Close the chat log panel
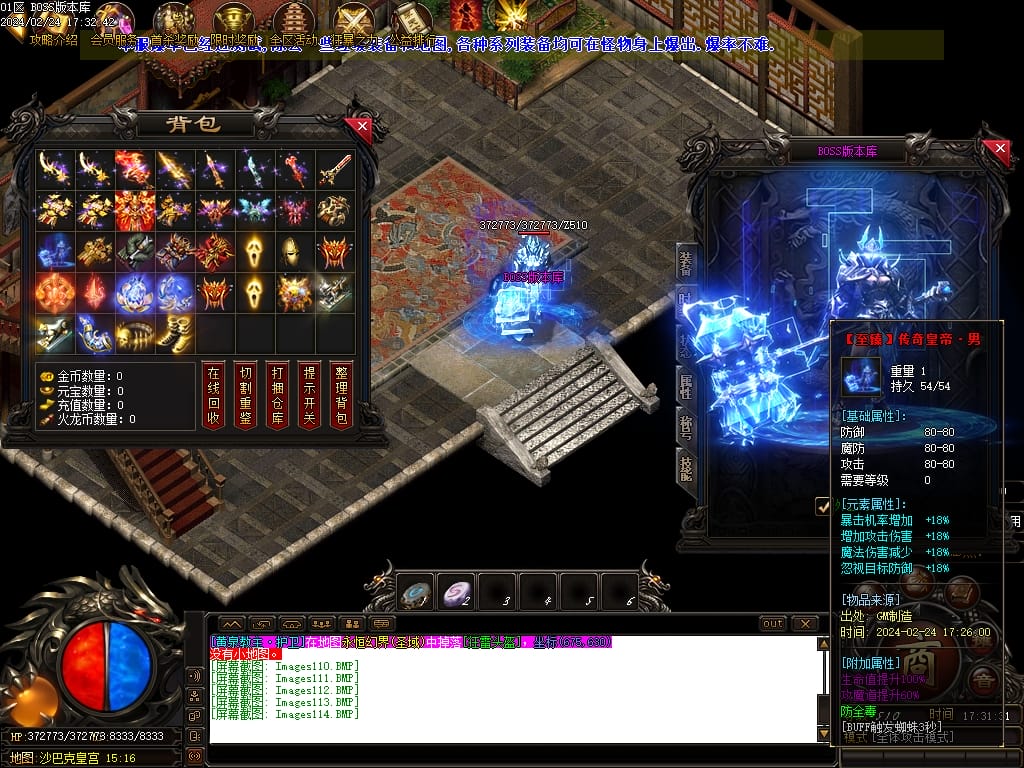Screen dimensions: 1024x768 point(805,624)
